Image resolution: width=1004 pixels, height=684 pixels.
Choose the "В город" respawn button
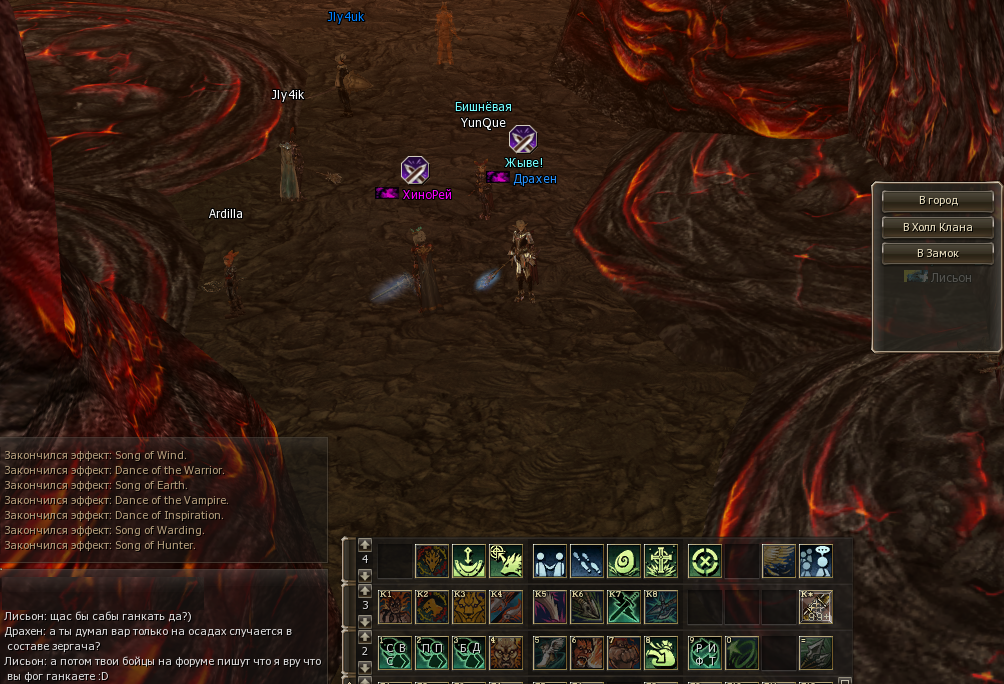point(937,200)
